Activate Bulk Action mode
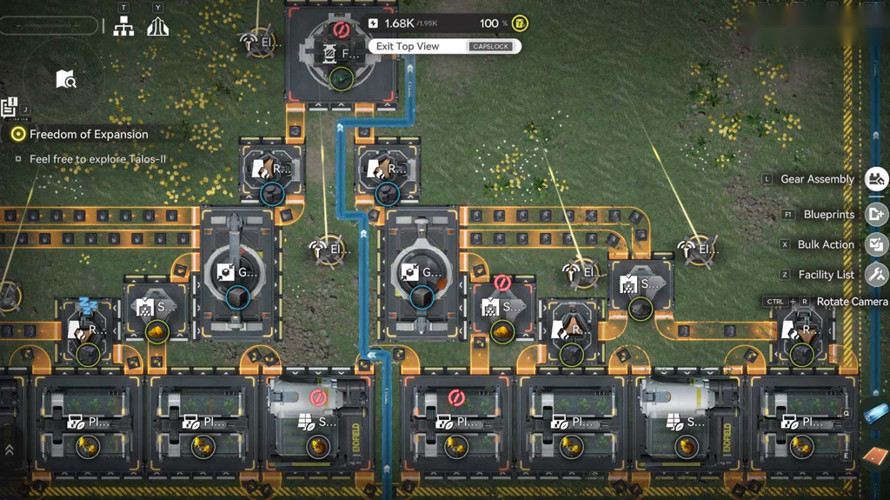This screenshot has height=500, width=890. 876,245
